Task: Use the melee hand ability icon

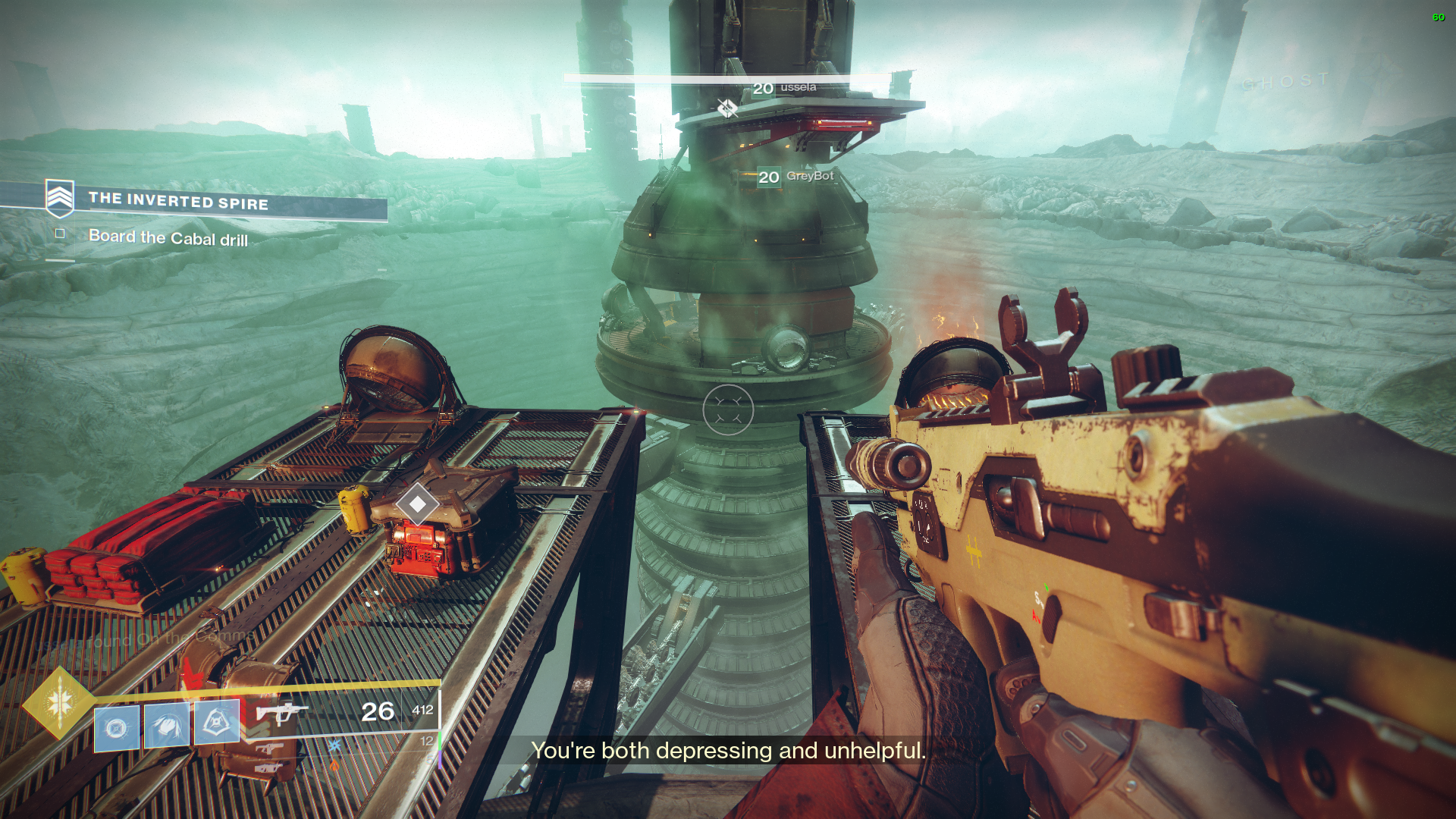Action: pyautogui.click(x=167, y=725)
